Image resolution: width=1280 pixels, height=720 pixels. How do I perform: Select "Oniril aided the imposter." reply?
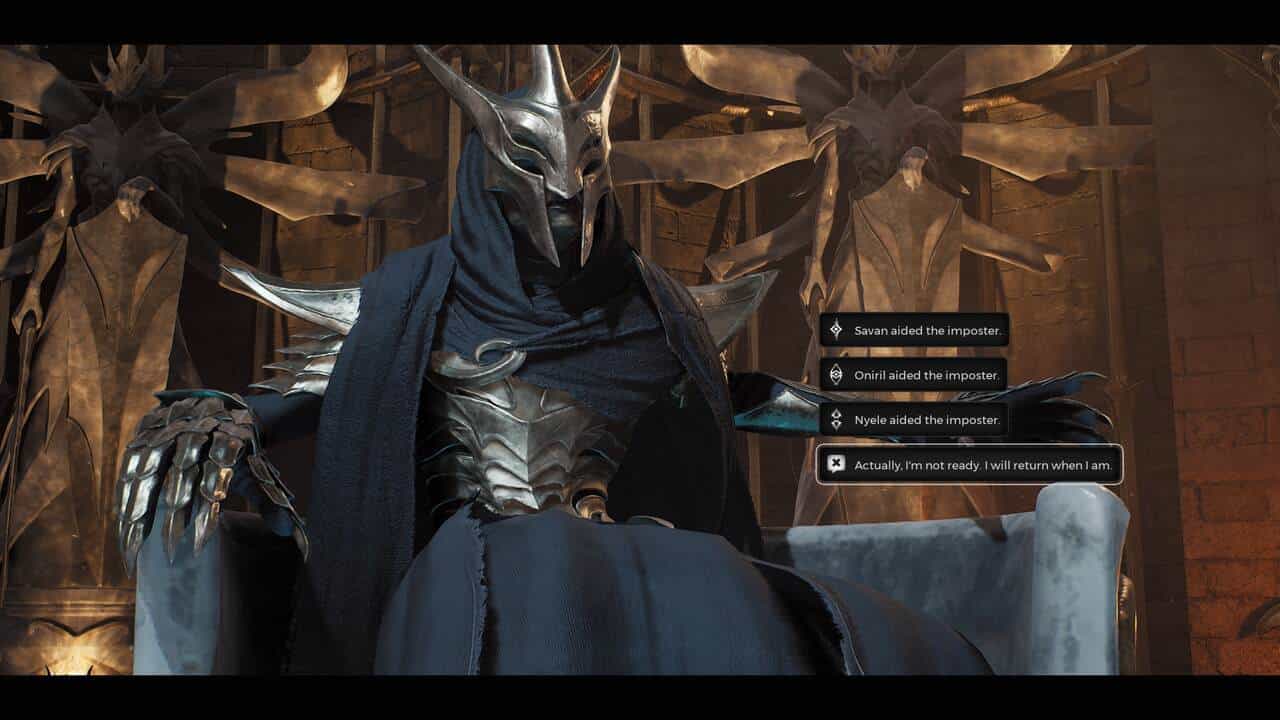(913, 375)
